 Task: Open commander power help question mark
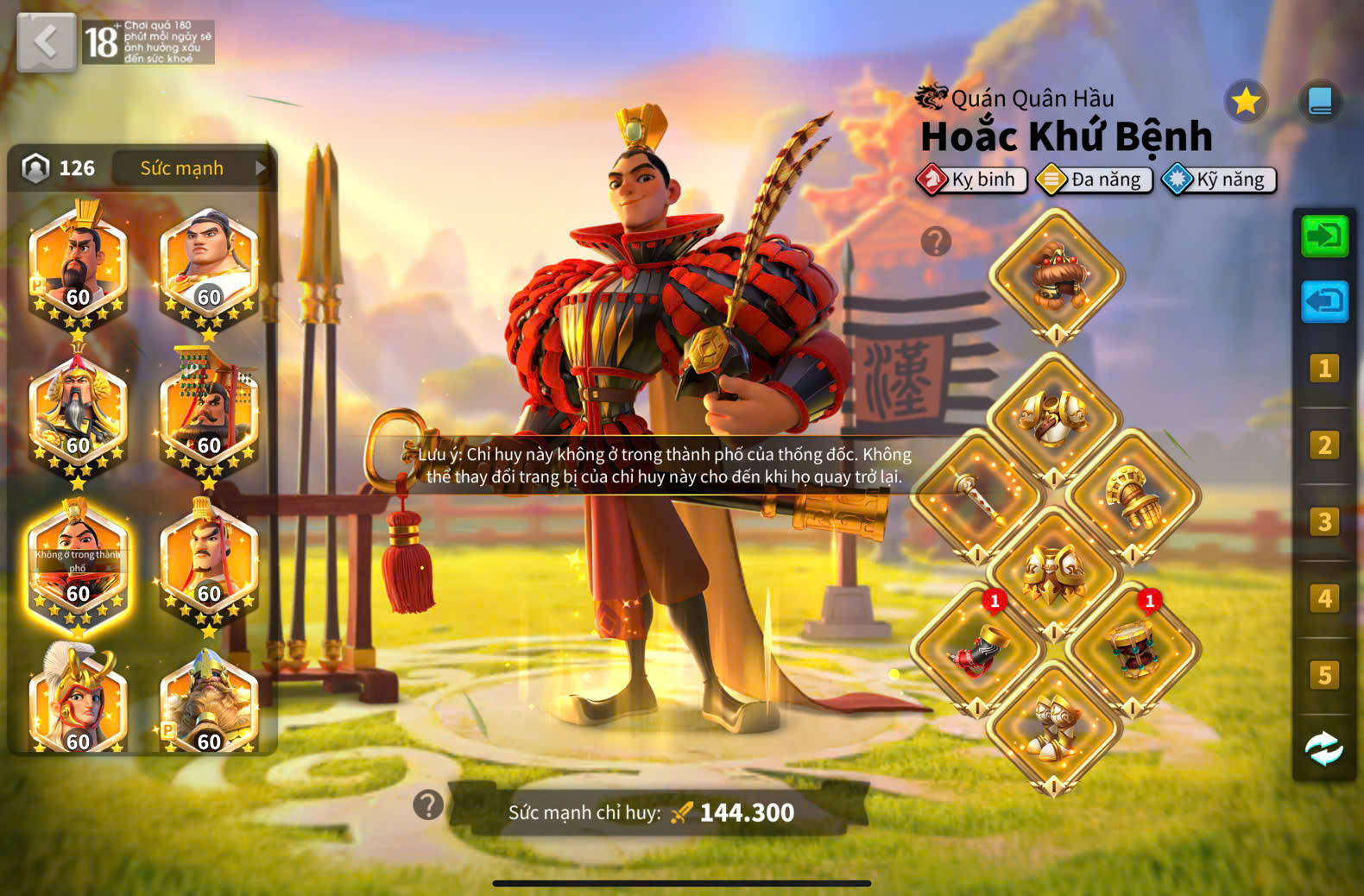click(x=428, y=805)
